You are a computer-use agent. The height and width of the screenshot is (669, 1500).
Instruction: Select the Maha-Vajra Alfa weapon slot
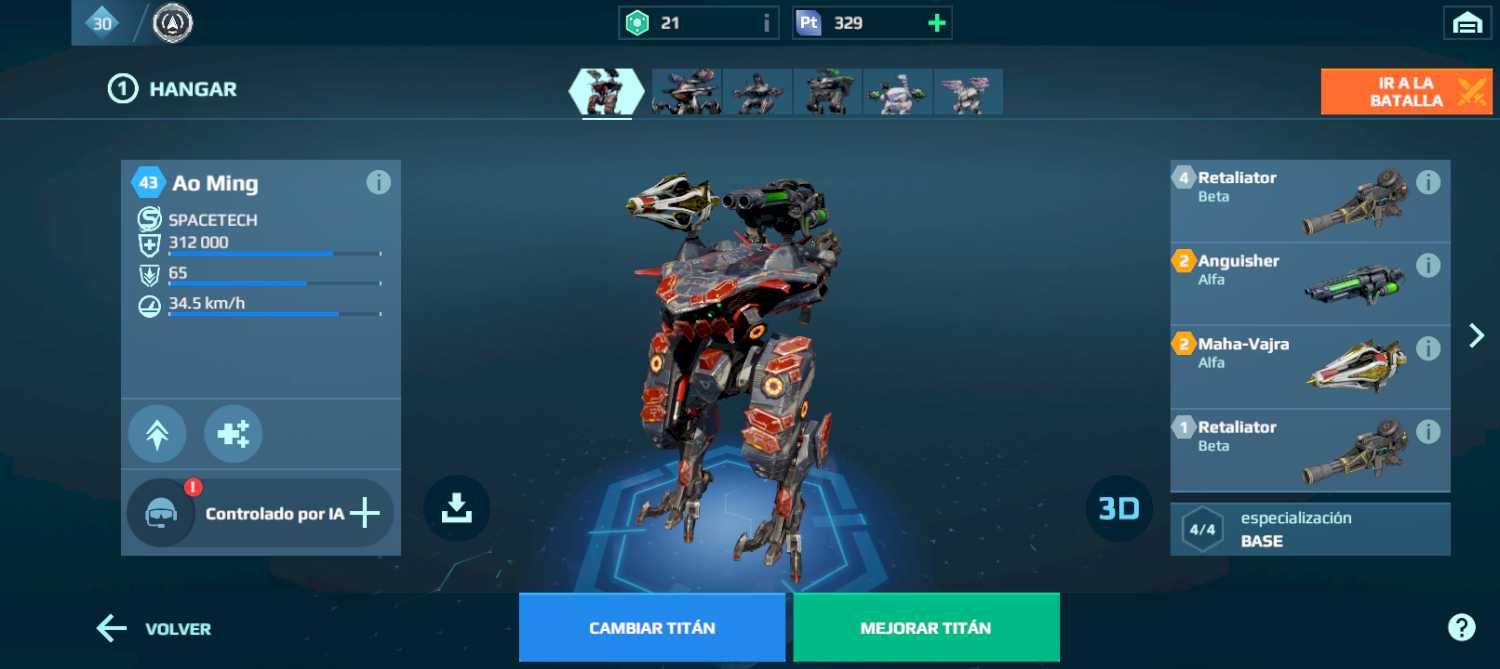1290,367
